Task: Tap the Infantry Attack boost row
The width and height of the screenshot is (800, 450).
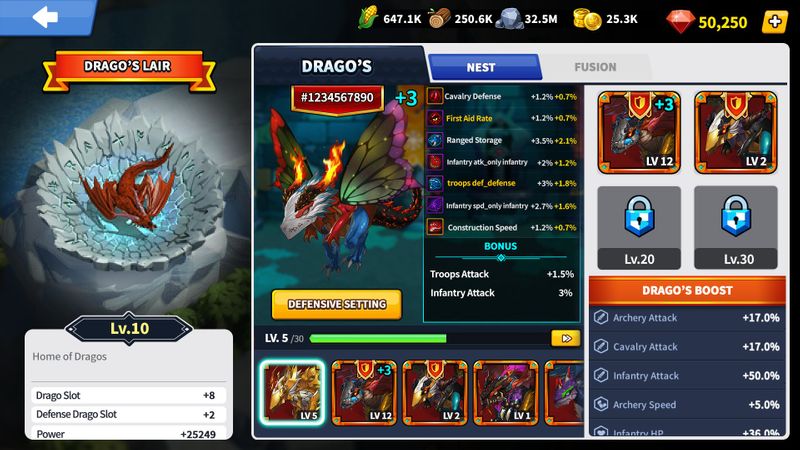Action: (x=685, y=375)
